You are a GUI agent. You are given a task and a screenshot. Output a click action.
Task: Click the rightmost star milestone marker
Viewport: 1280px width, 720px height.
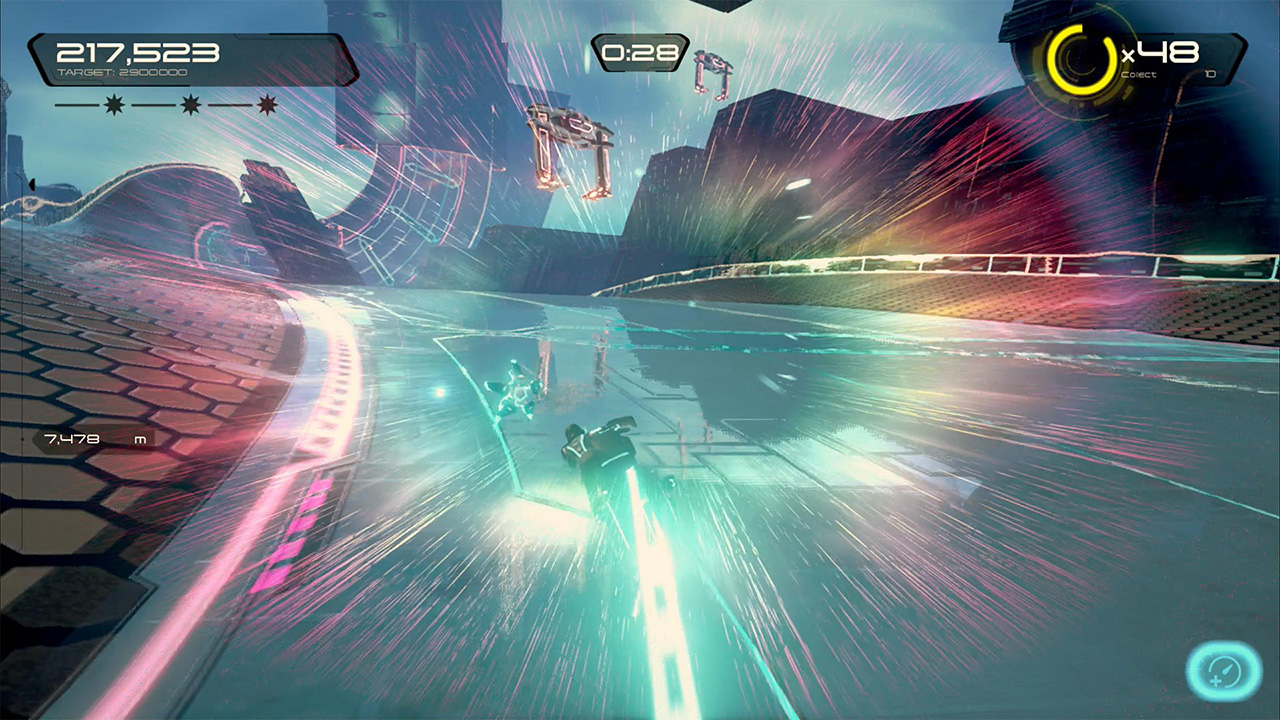(265, 103)
